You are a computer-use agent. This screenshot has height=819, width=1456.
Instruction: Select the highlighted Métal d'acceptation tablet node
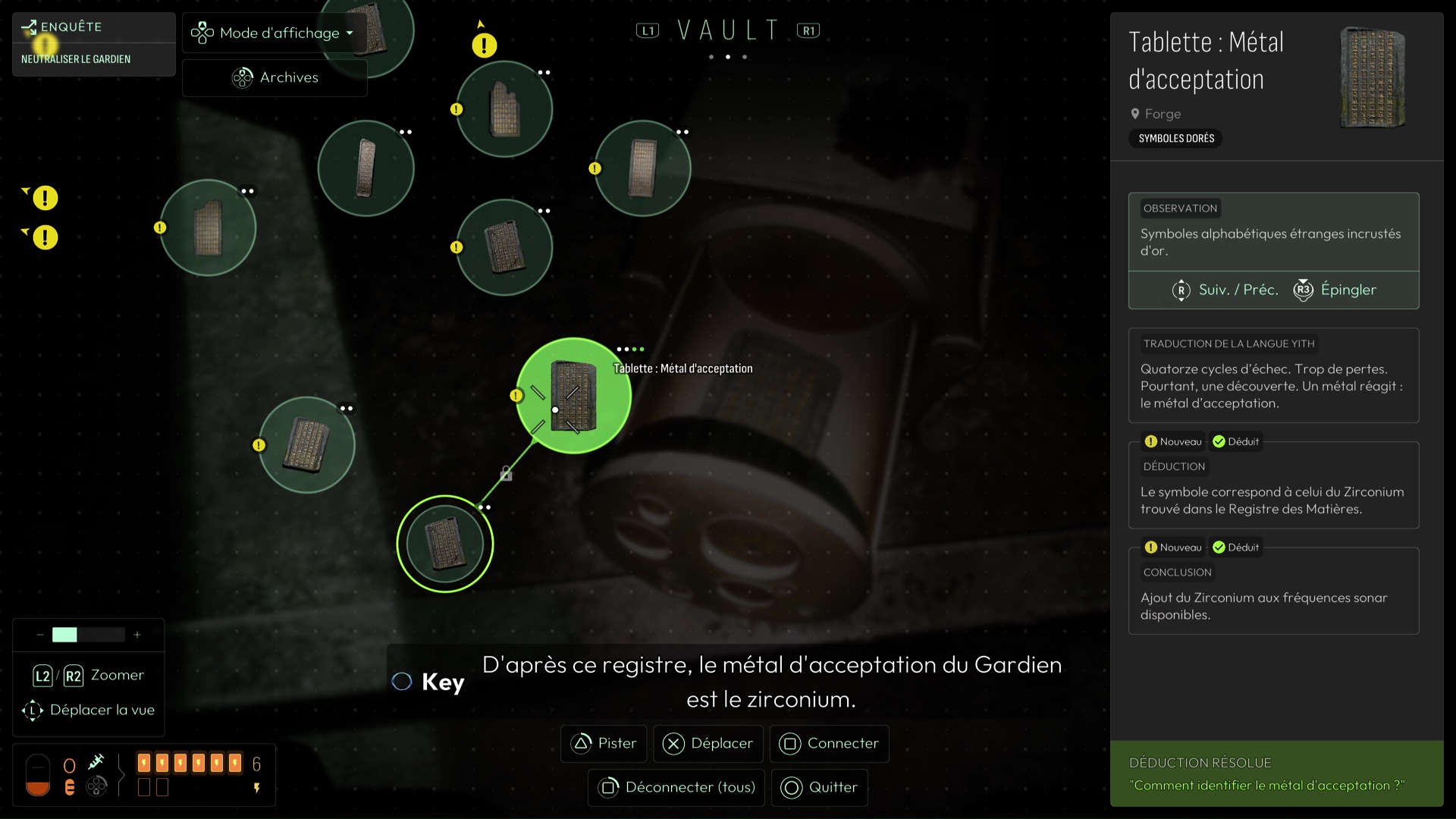tap(573, 396)
